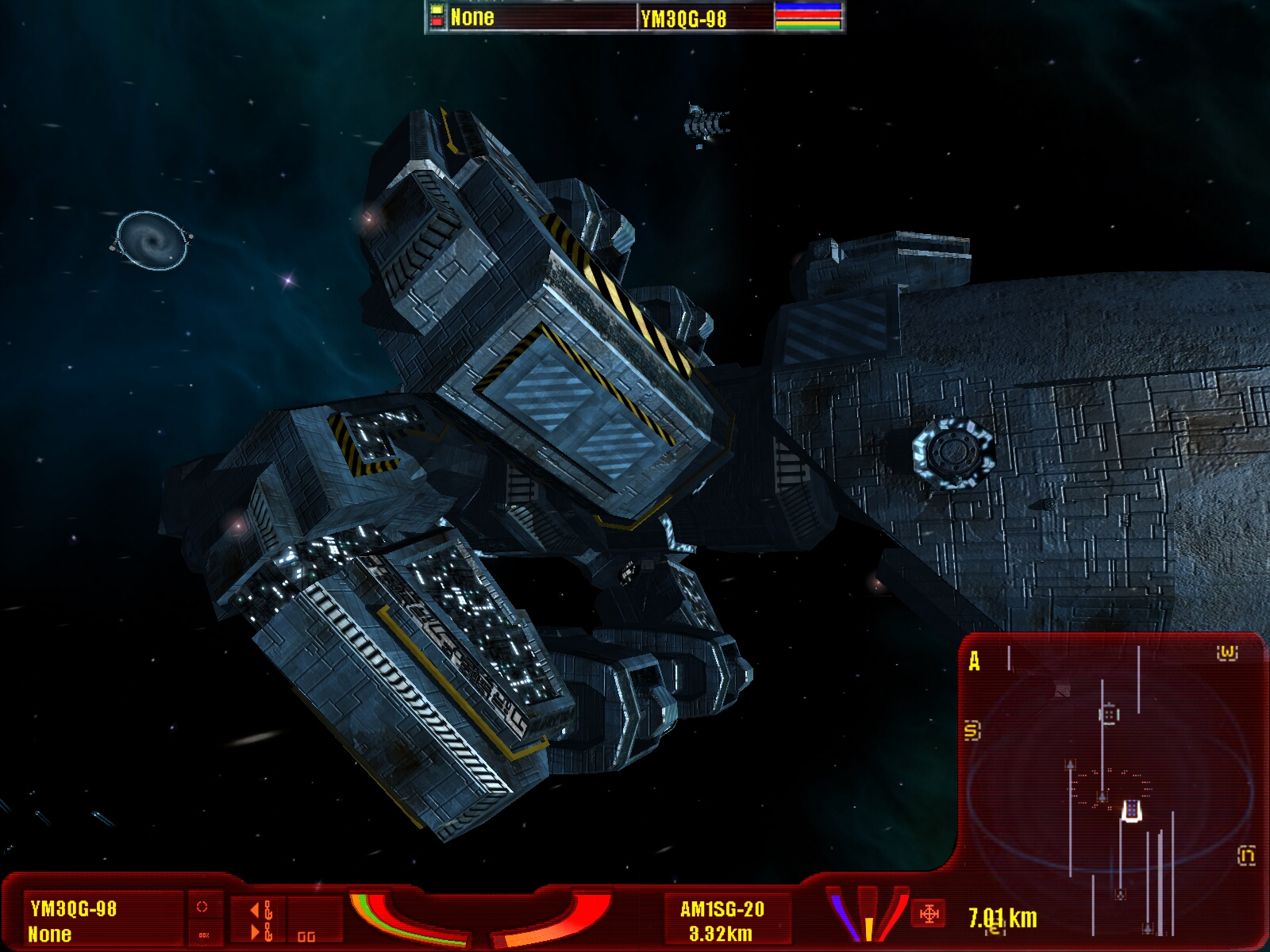Toggle the radar mode letter A
1270x952 pixels.
975,661
